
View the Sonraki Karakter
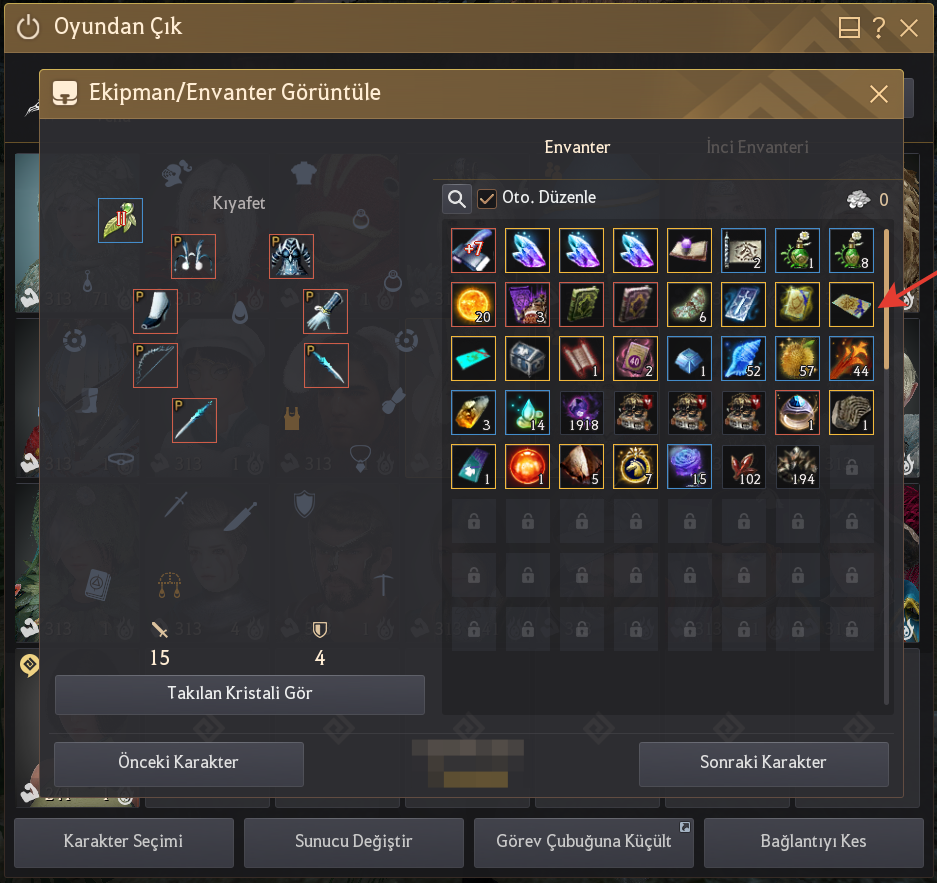tap(763, 763)
